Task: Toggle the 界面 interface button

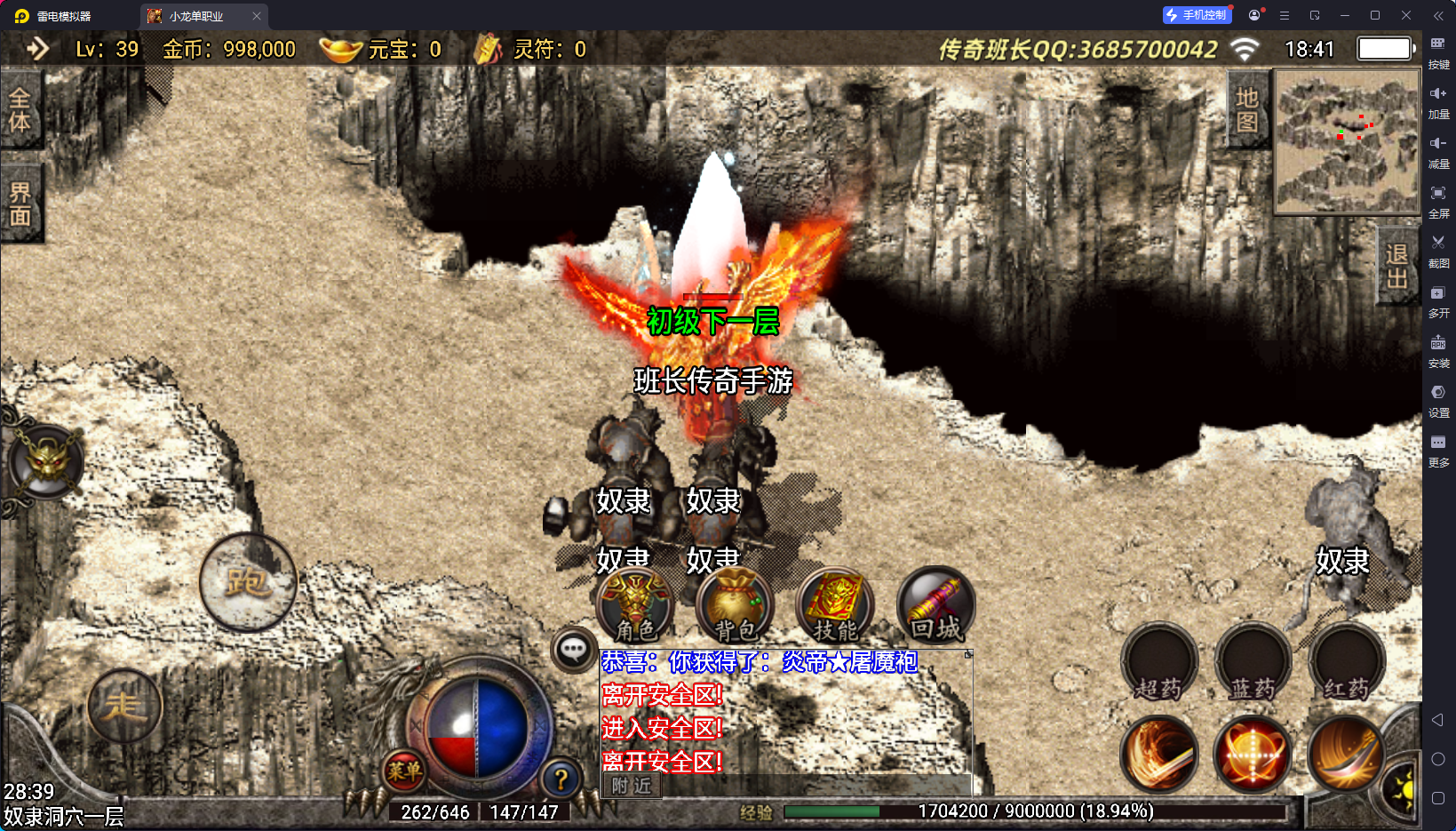Action: click(x=20, y=204)
